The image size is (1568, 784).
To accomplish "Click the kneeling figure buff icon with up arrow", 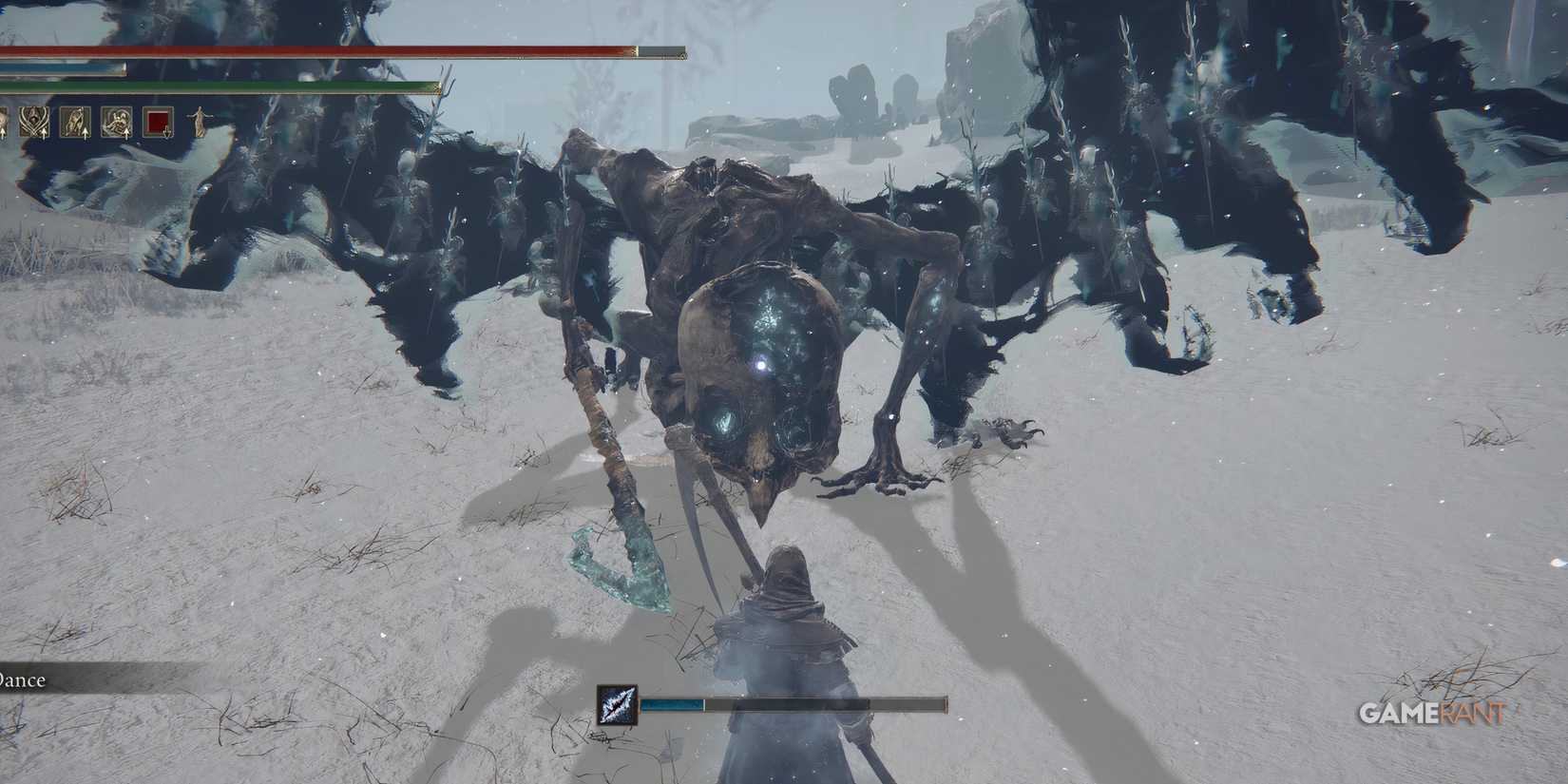I will click(120, 121).
